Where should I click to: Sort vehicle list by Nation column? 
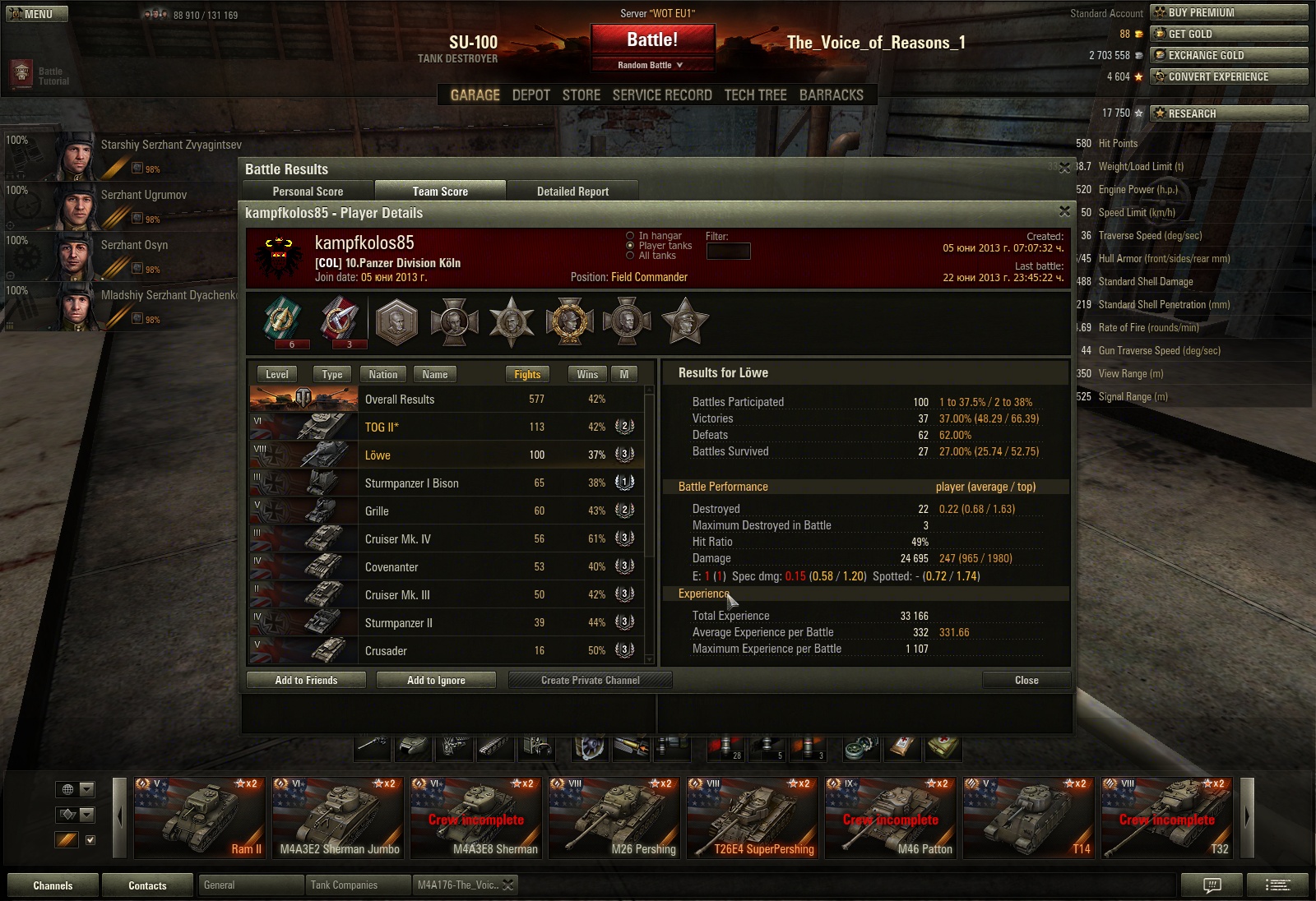pyautogui.click(x=382, y=375)
